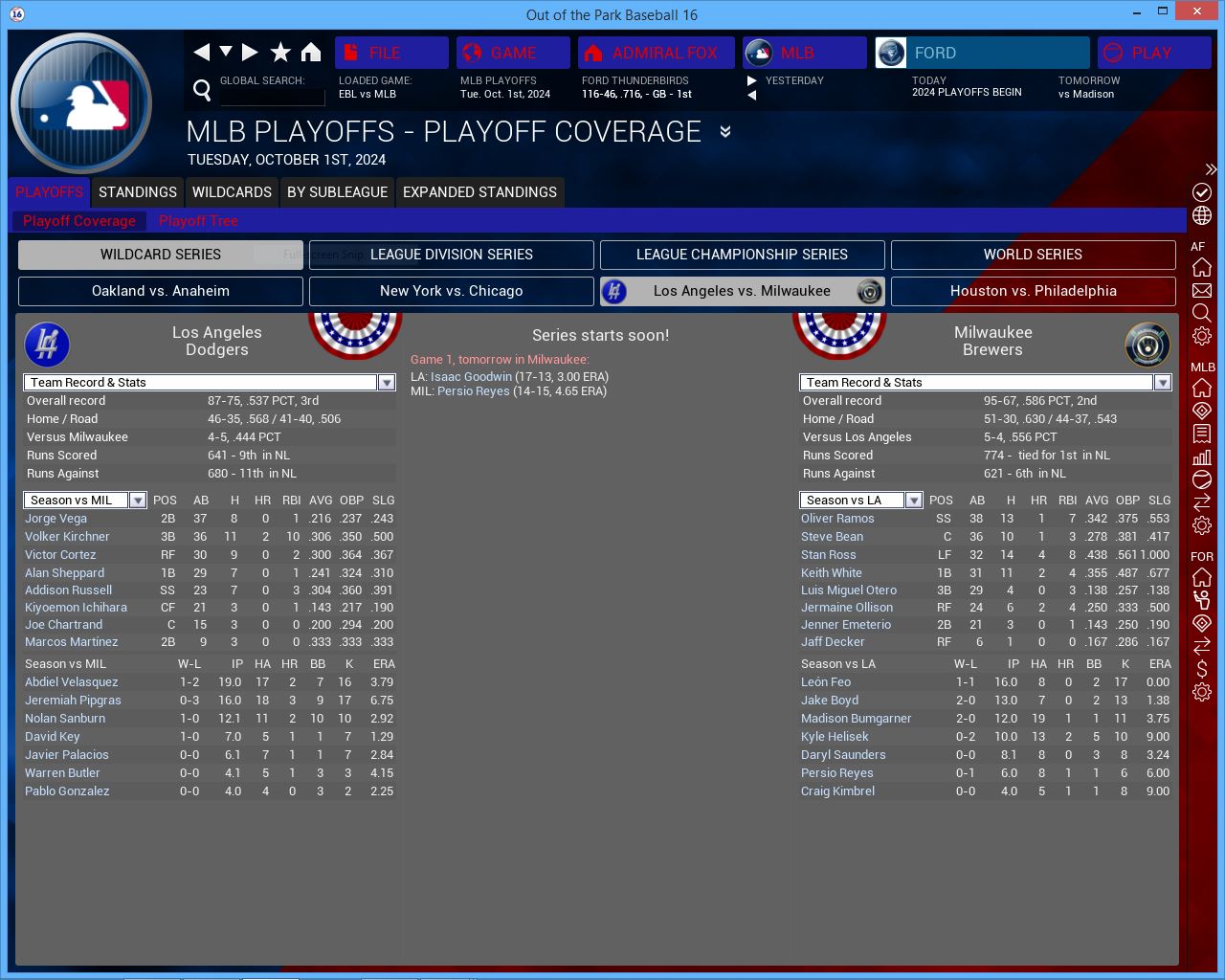Open the GAME menu
This screenshot has height=980, width=1225.
click(512, 53)
